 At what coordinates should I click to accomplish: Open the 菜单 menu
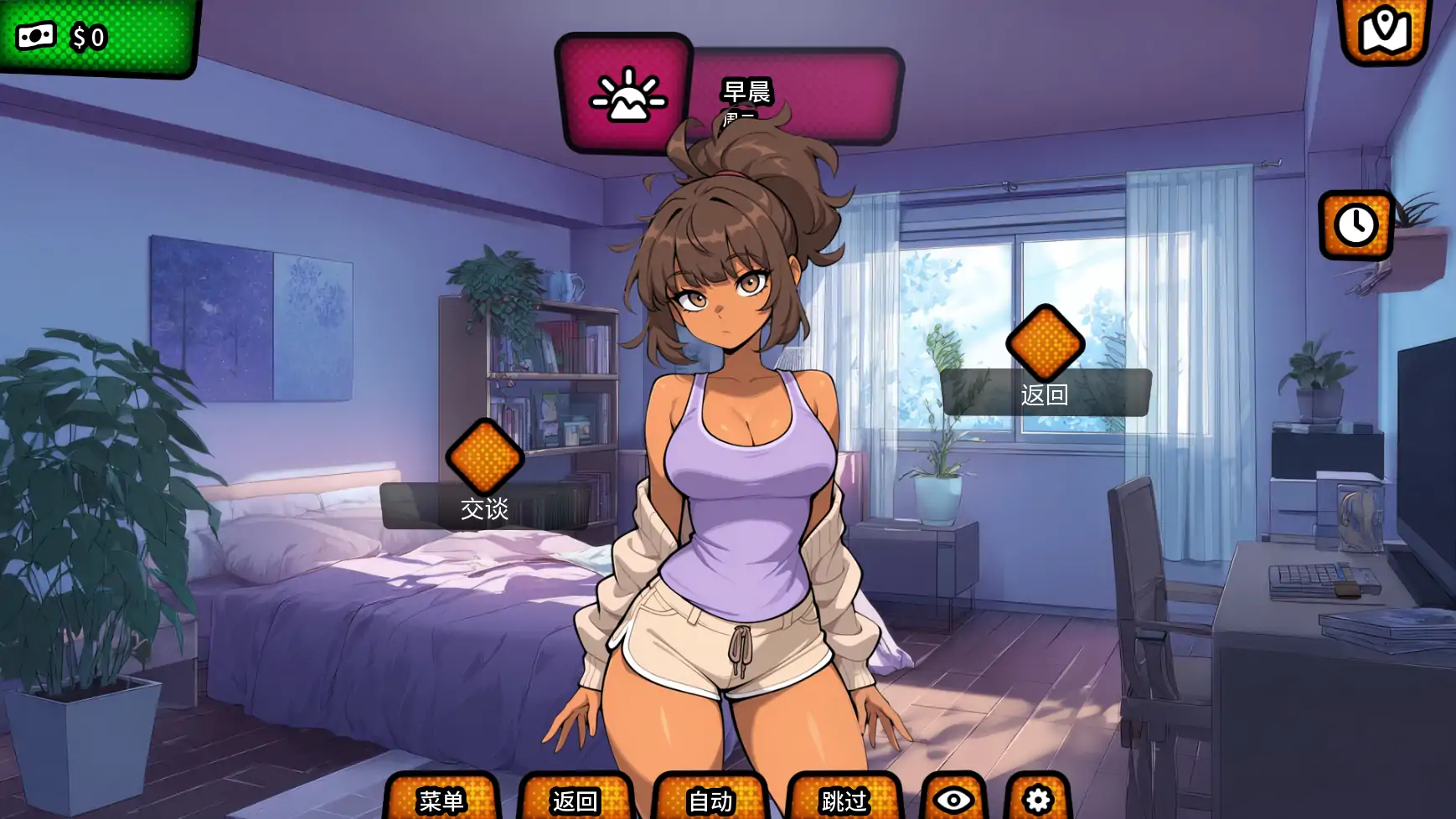(441, 800)
